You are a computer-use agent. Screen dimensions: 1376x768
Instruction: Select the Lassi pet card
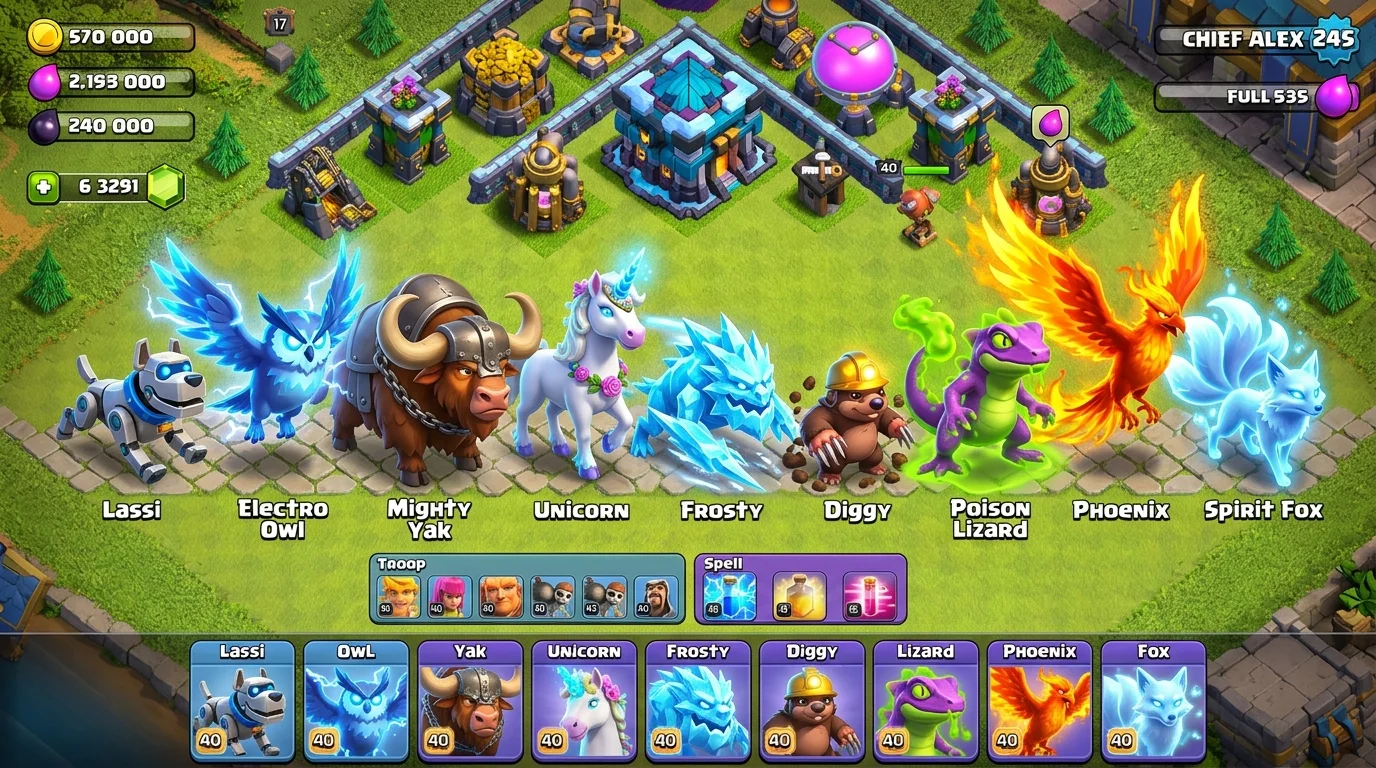point(242,700)
